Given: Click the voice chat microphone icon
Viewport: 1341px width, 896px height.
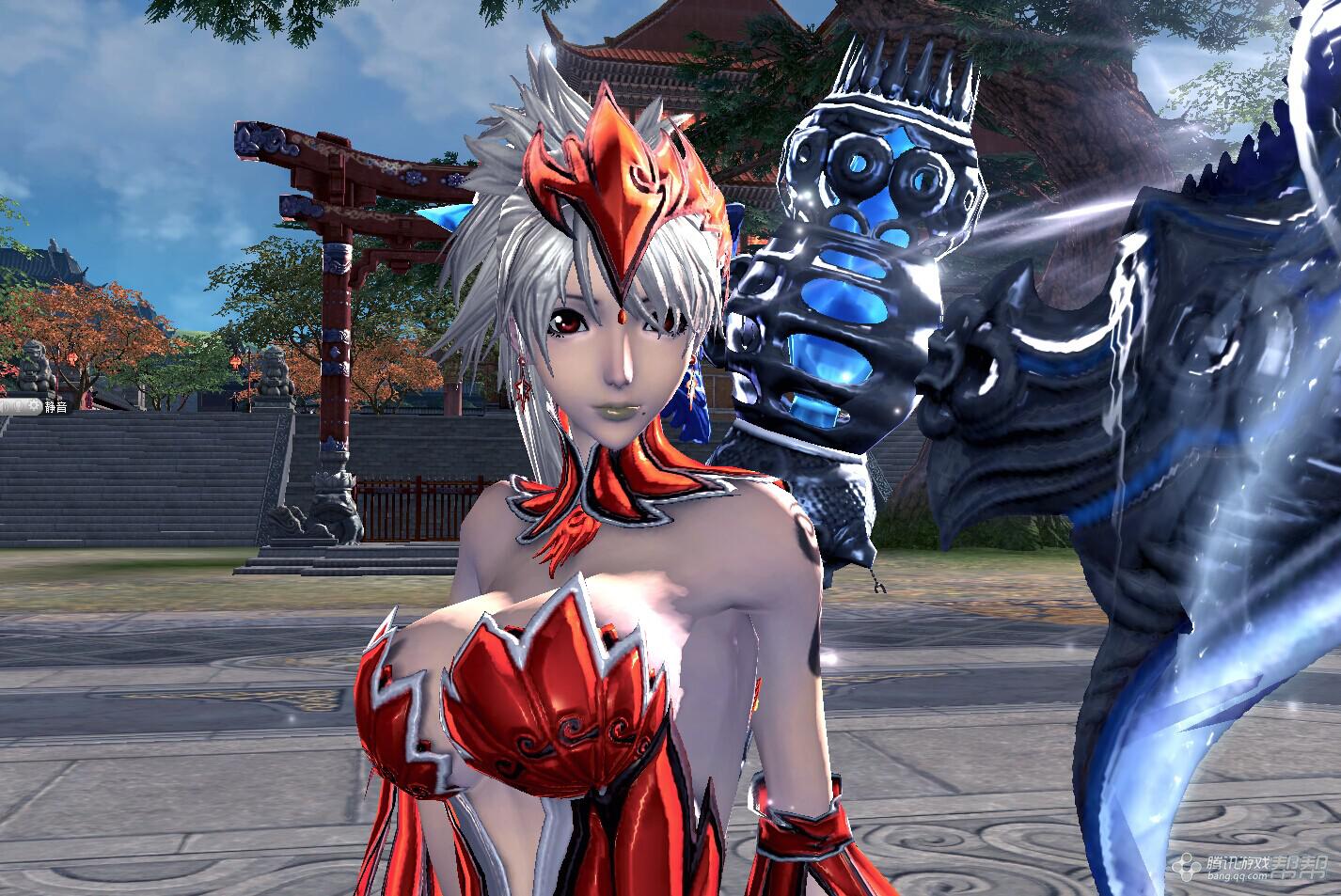Looking at the screenshot, I should 18,406.
